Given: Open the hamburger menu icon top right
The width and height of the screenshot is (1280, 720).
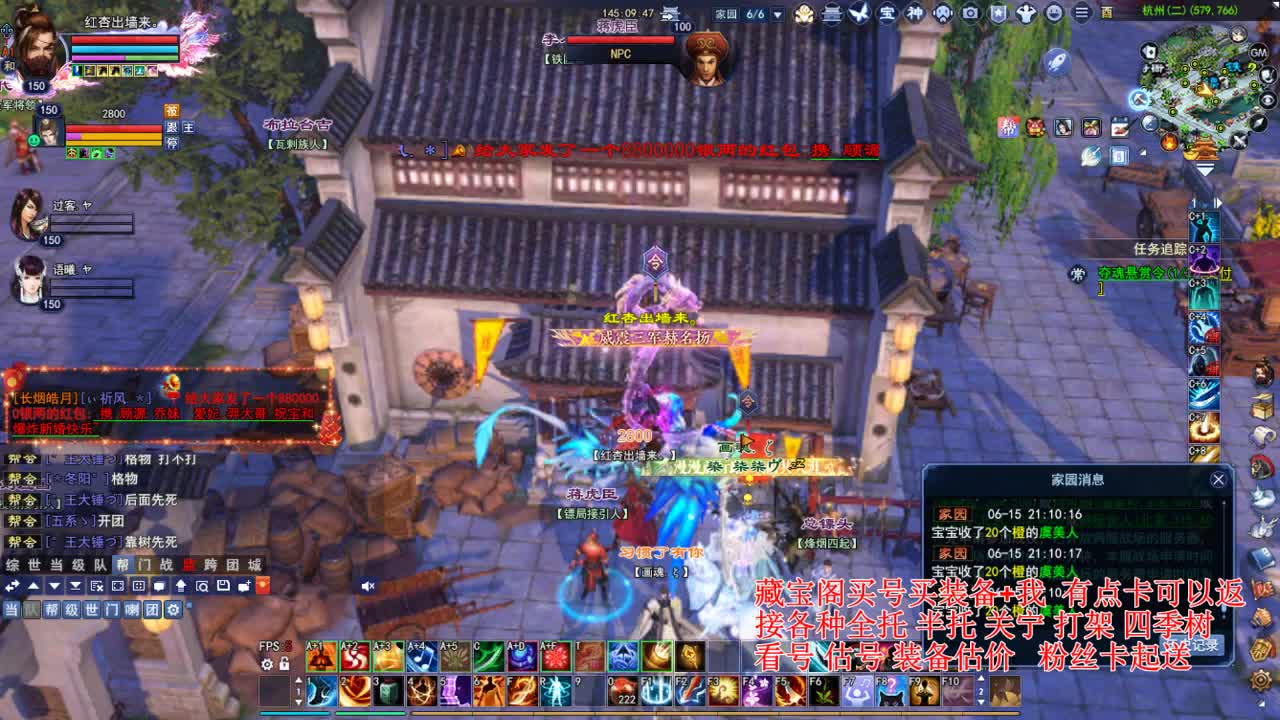Looking at the screenshot, I should (x=1083, y=13).
